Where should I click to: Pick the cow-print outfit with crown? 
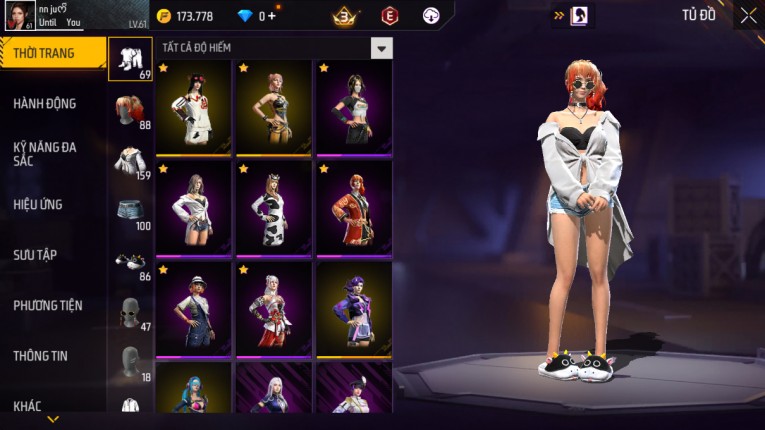click(x=273, y=208)
